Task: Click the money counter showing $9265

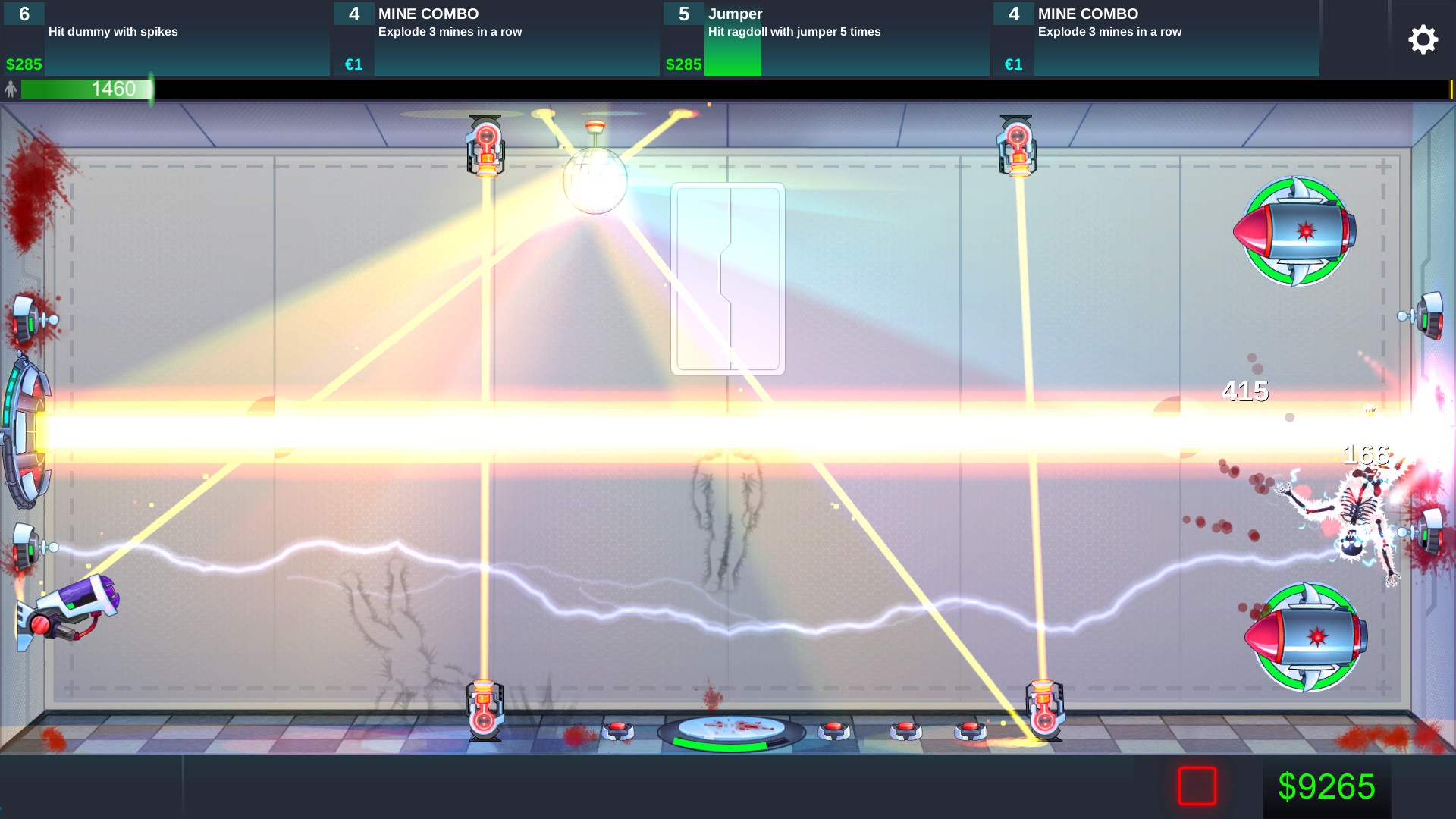Action: coord(1329,787)
